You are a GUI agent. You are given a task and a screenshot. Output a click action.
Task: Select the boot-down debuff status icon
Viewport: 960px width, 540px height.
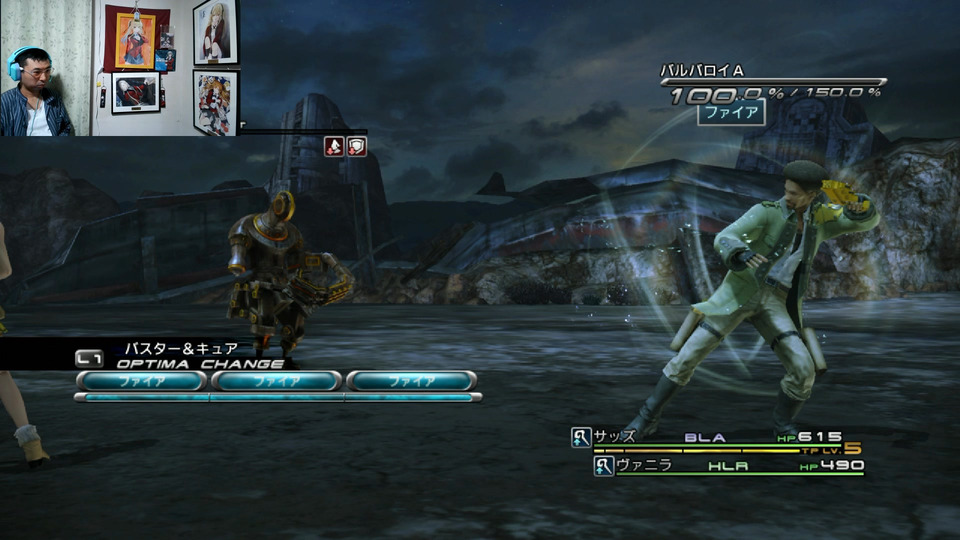click(334, 147)
